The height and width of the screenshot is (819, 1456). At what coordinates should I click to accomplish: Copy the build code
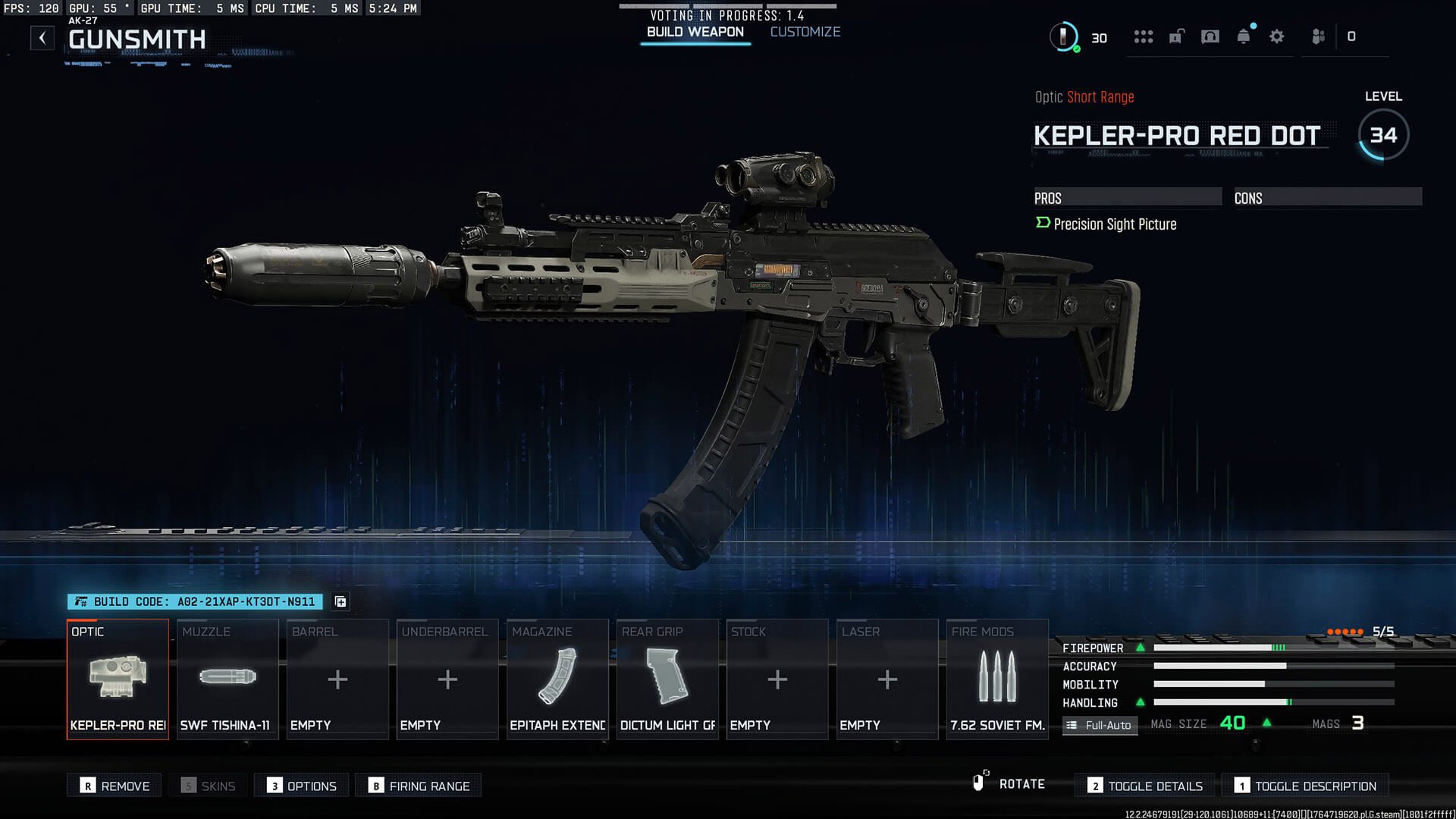click(x=340, y=601)
